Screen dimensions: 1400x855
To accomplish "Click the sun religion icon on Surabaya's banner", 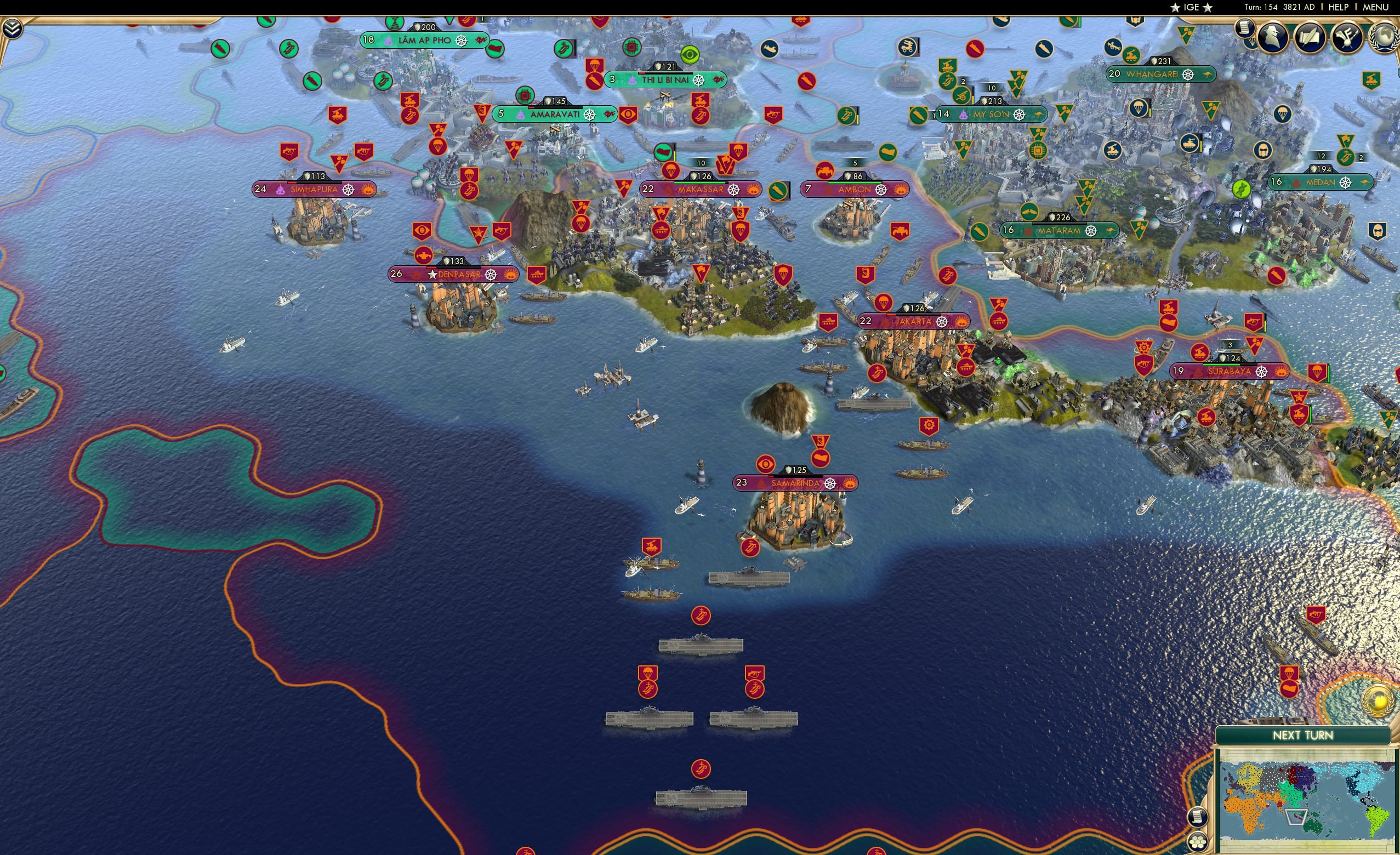I will tap(1282, 371).
